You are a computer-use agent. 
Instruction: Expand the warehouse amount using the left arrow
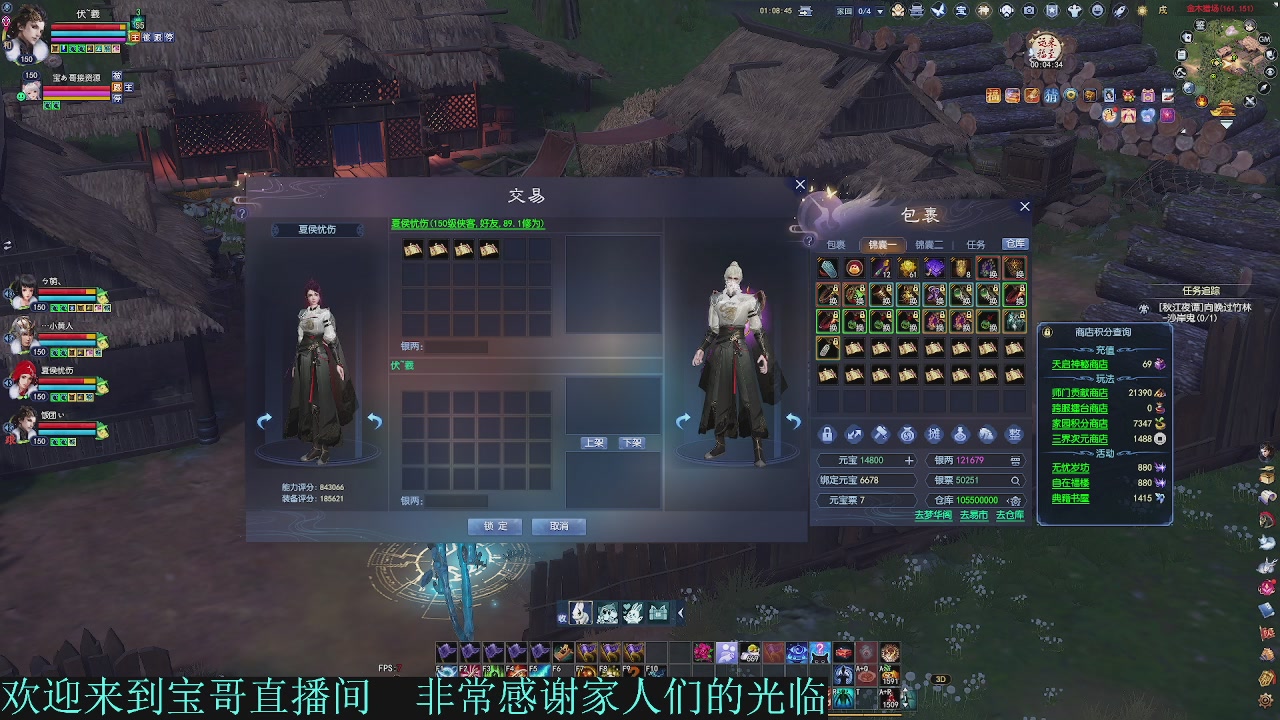[x=1008, y=502]
